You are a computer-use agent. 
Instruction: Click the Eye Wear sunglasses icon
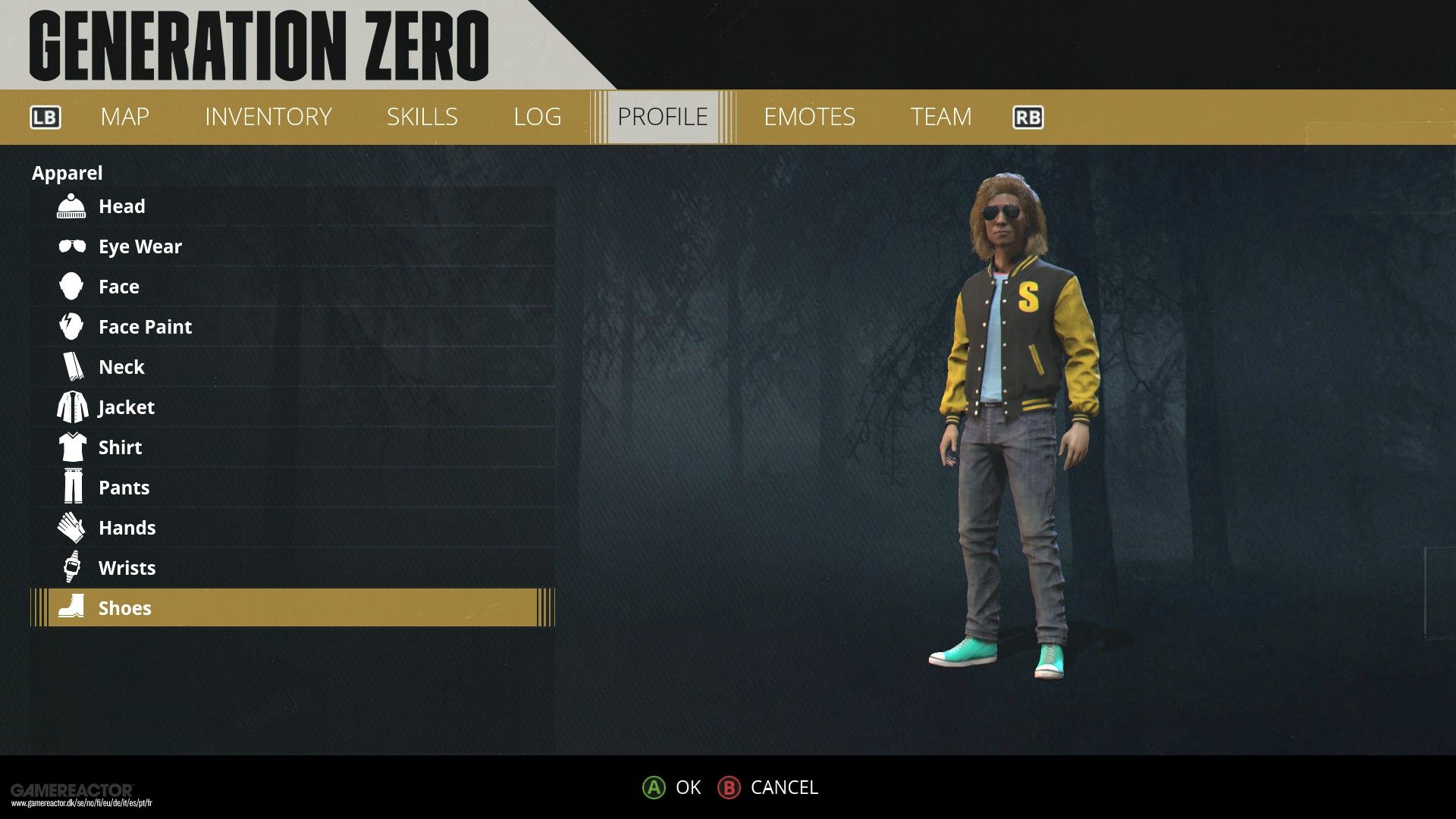coord(71,246)
